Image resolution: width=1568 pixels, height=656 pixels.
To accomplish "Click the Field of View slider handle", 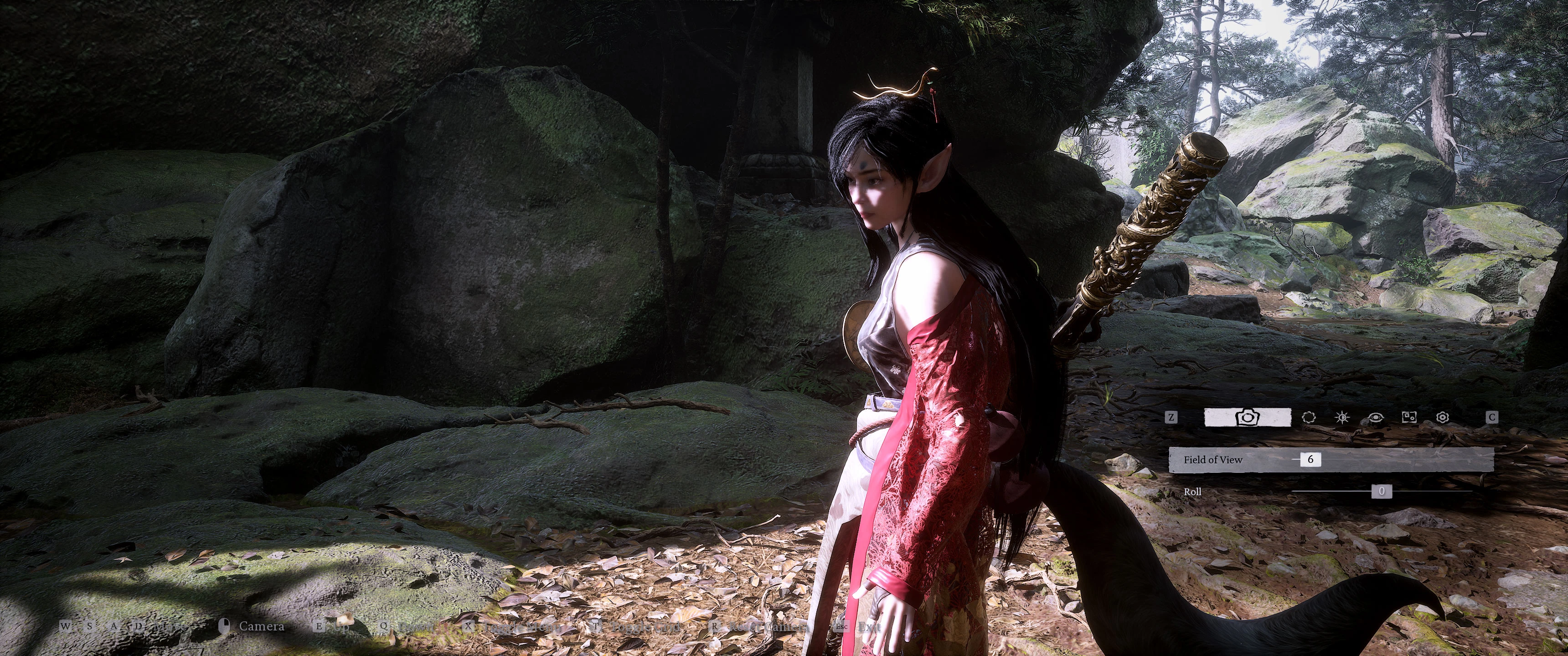I will pos(1310,460).
